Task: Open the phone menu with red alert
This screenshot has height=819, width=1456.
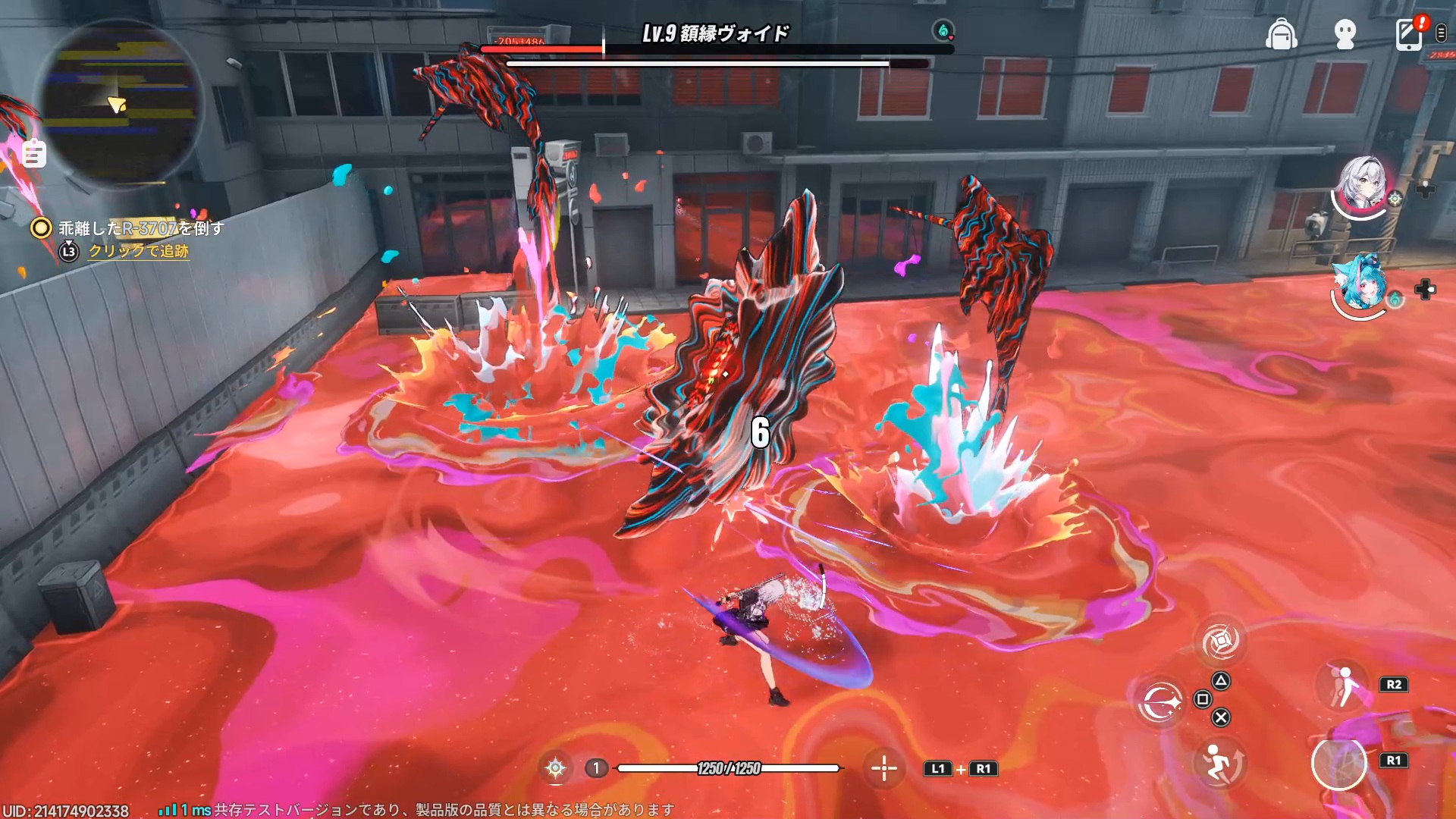Action: 1409,34
